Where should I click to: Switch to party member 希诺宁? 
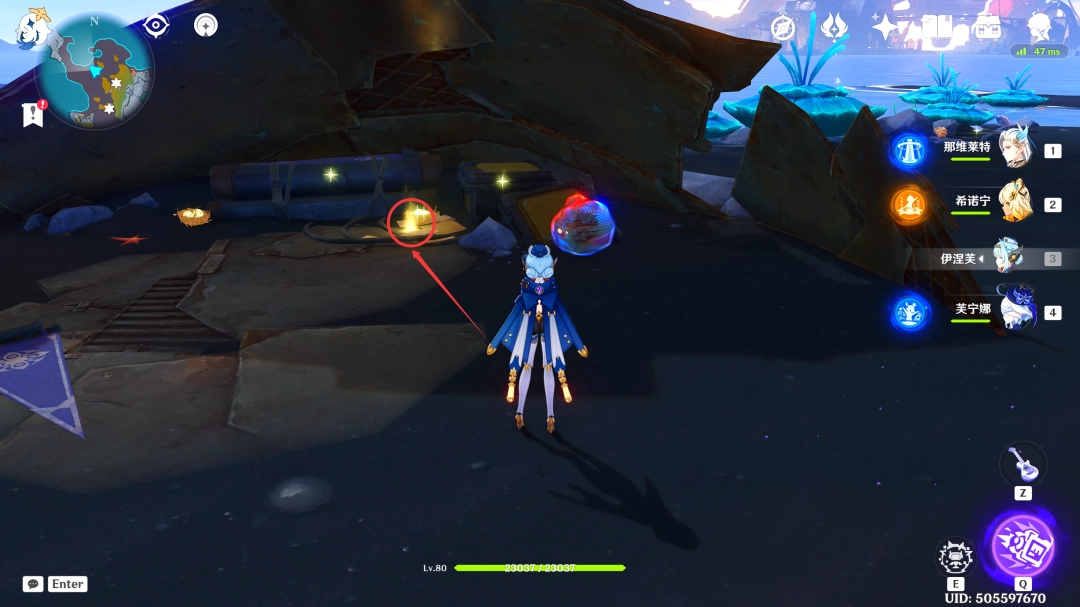(1015, 202)
